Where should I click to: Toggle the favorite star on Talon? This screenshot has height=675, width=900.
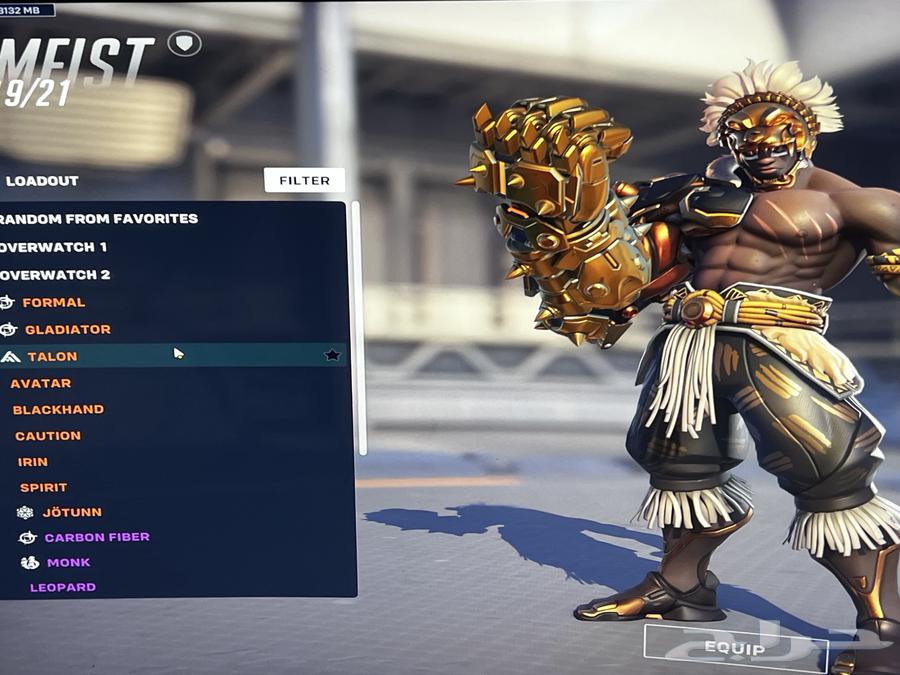(332, 356)
